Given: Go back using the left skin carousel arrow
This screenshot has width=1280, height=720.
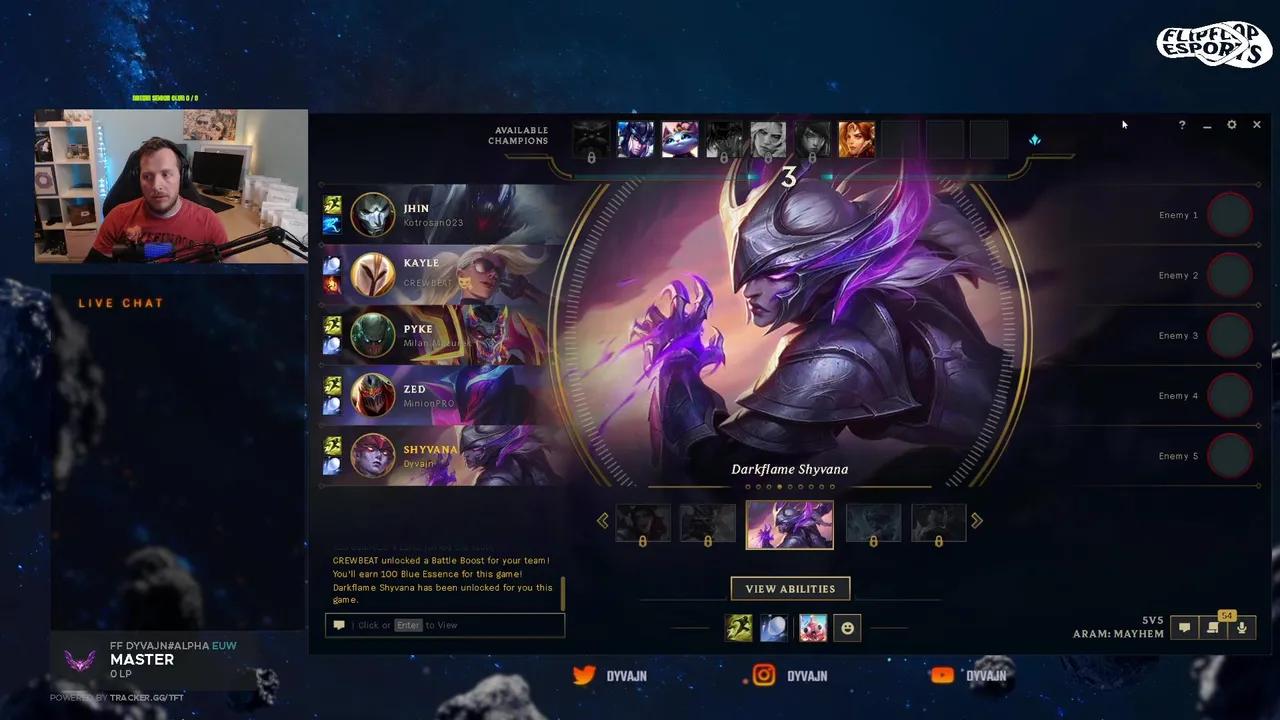Looking at the screenshot, I should point(603,520).
